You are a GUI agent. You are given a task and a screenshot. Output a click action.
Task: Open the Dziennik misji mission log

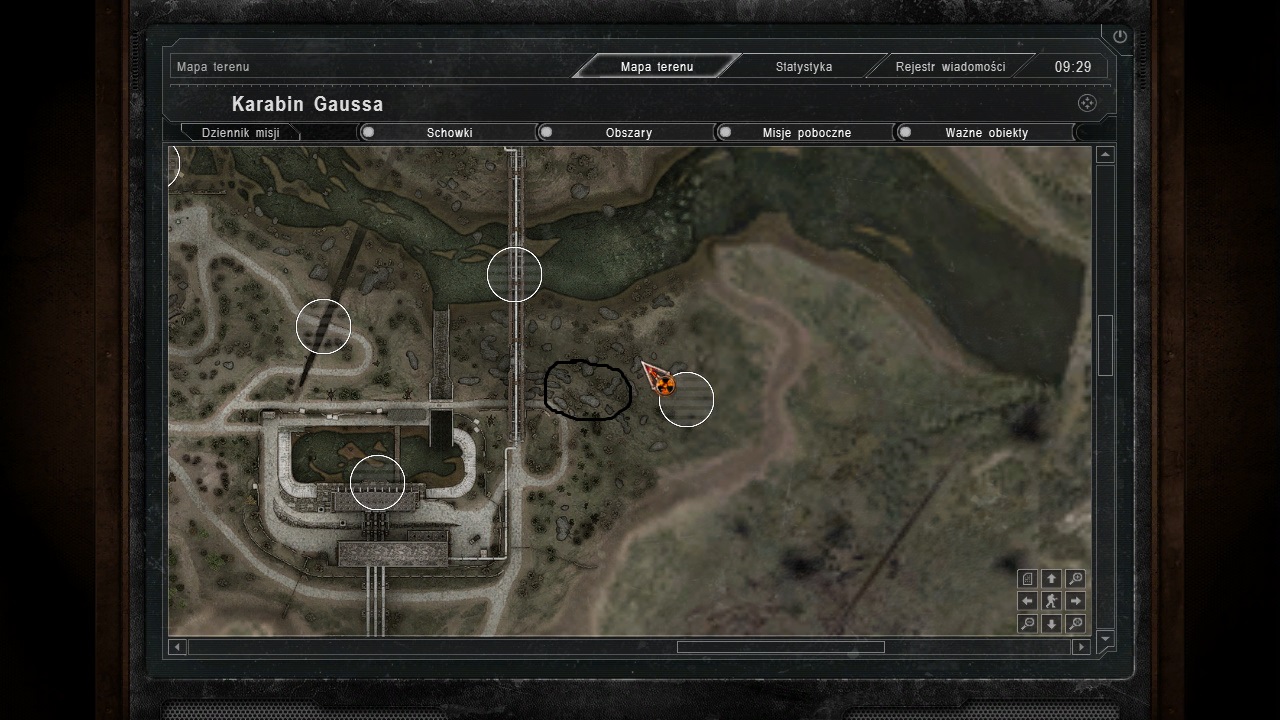240,132
